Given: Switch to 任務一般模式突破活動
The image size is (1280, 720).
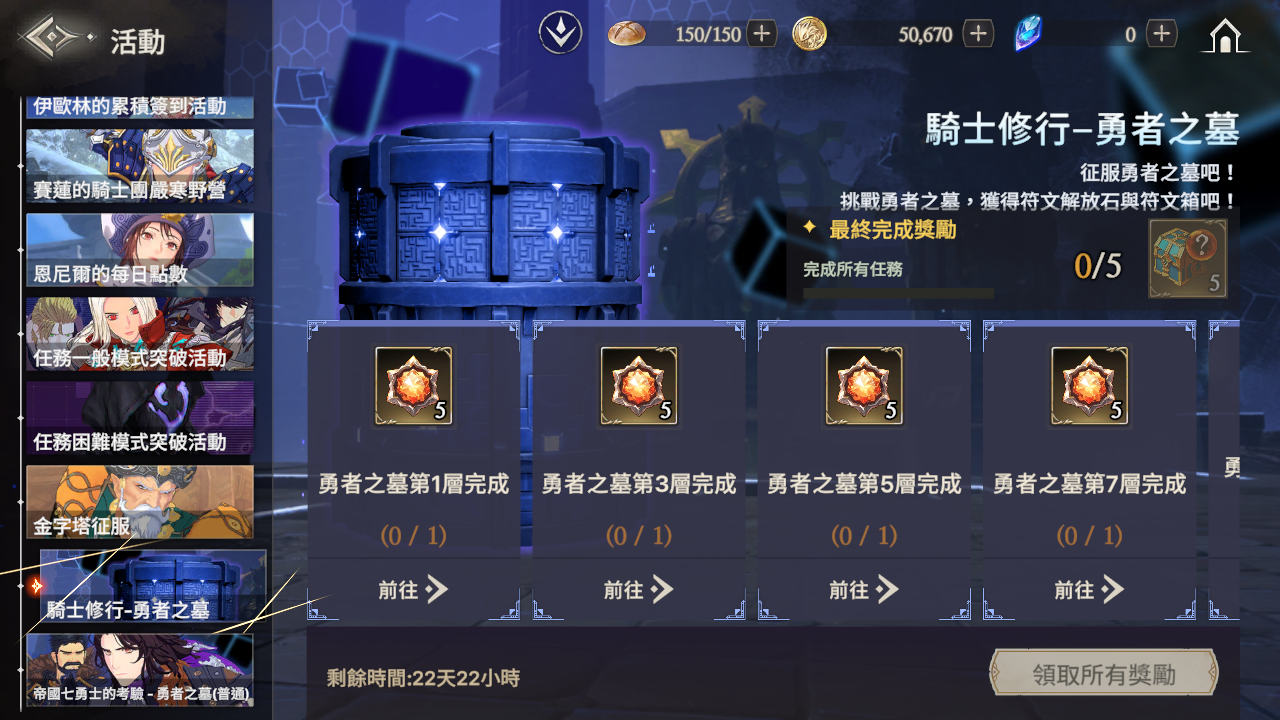Looking at the screenshot, I should (140, 334).
